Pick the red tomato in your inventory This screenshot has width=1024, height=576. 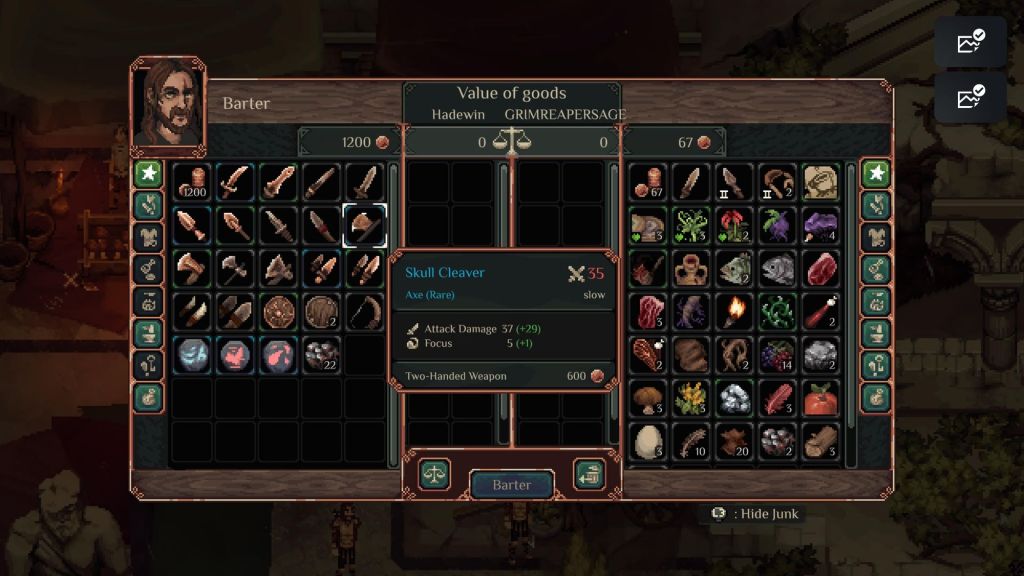820,398
